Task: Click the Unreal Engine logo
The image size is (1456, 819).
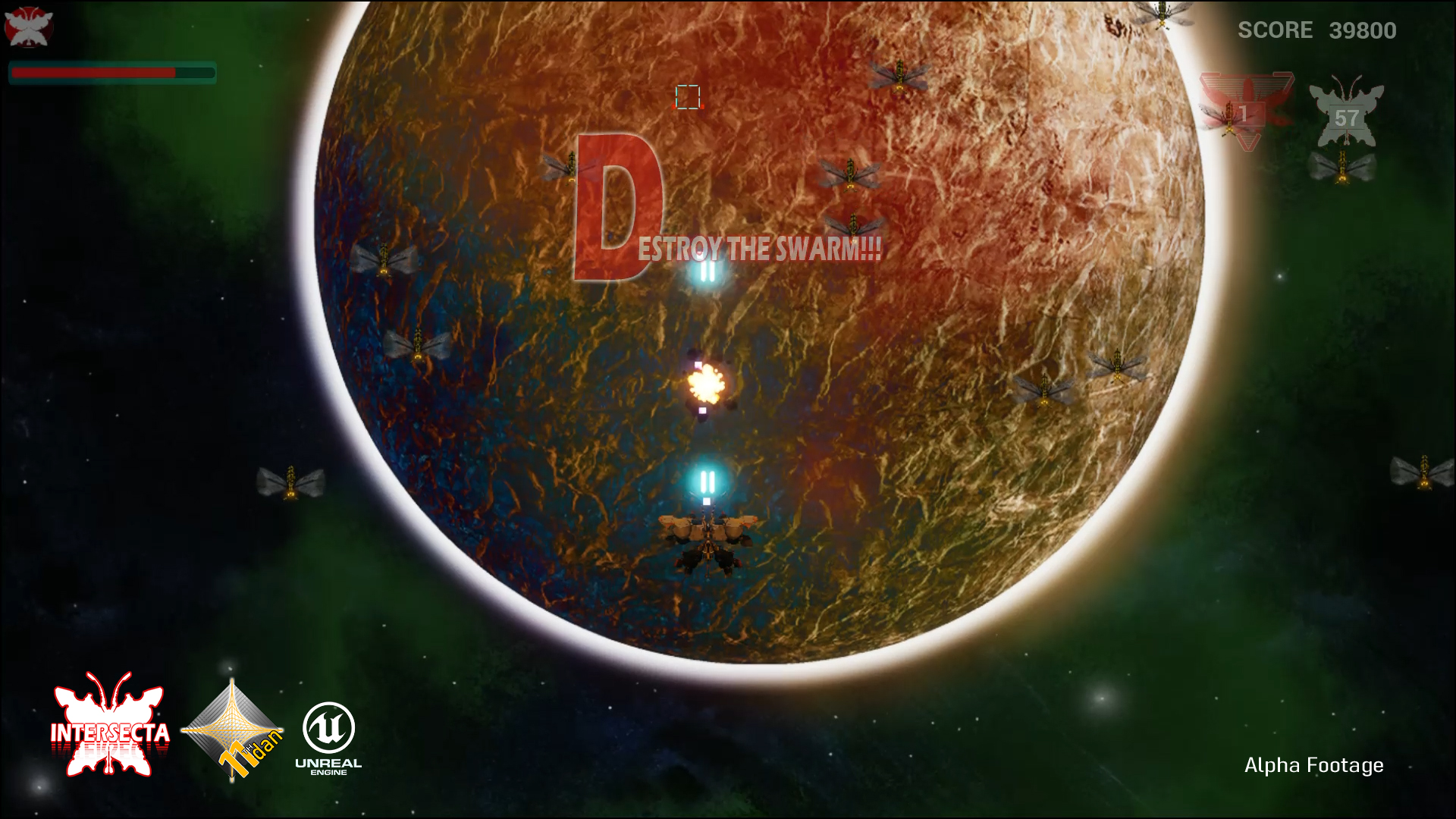Action: tap(328, 737)
